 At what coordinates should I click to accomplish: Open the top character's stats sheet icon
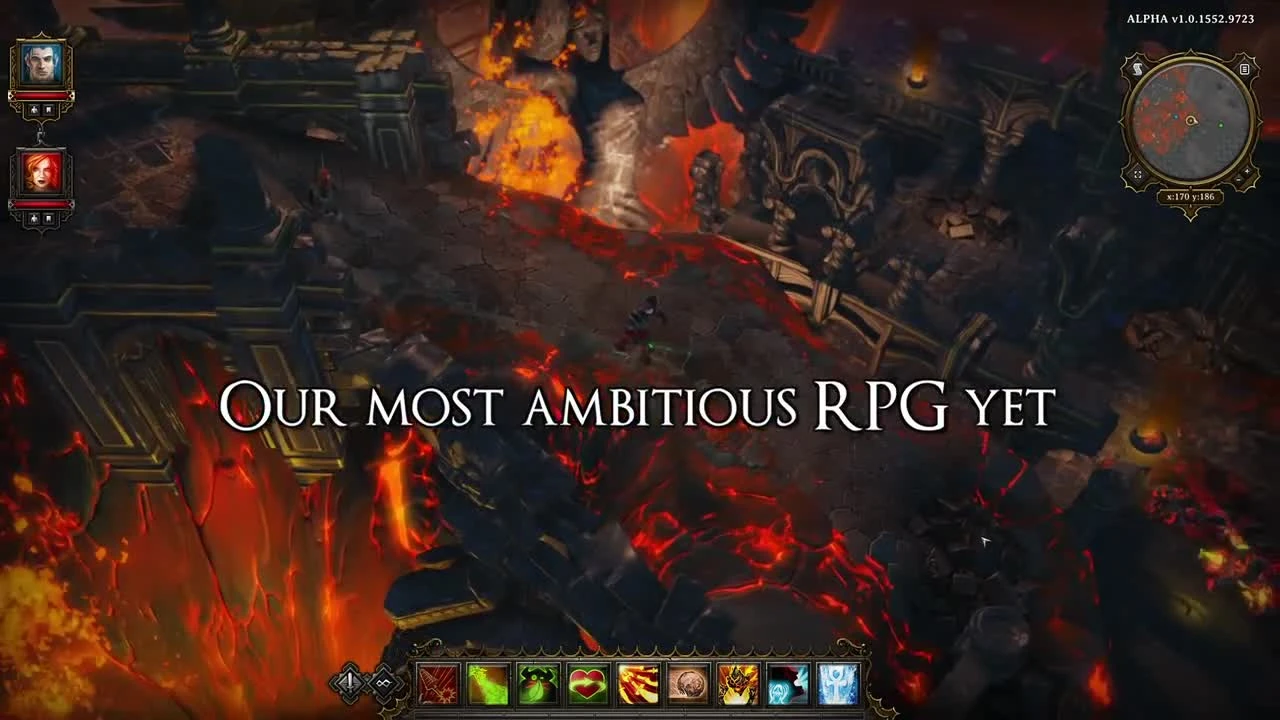click(35, 111)
